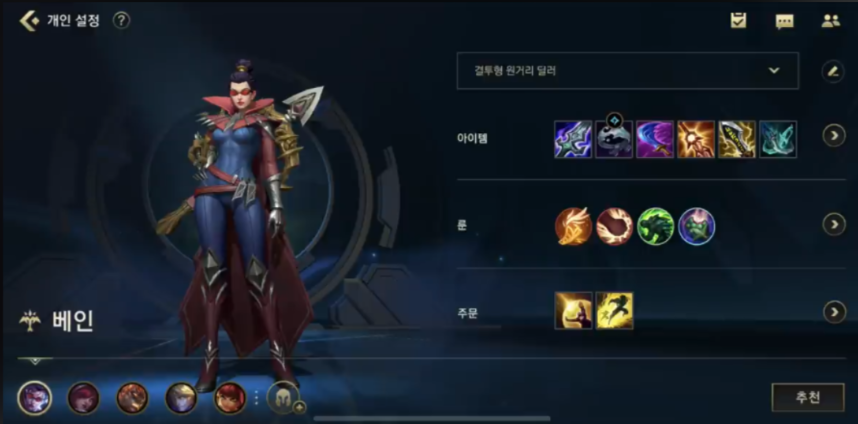Screen dimensions: 858x424
Task: Tap the 추천 button
Action: click(808, 397)
